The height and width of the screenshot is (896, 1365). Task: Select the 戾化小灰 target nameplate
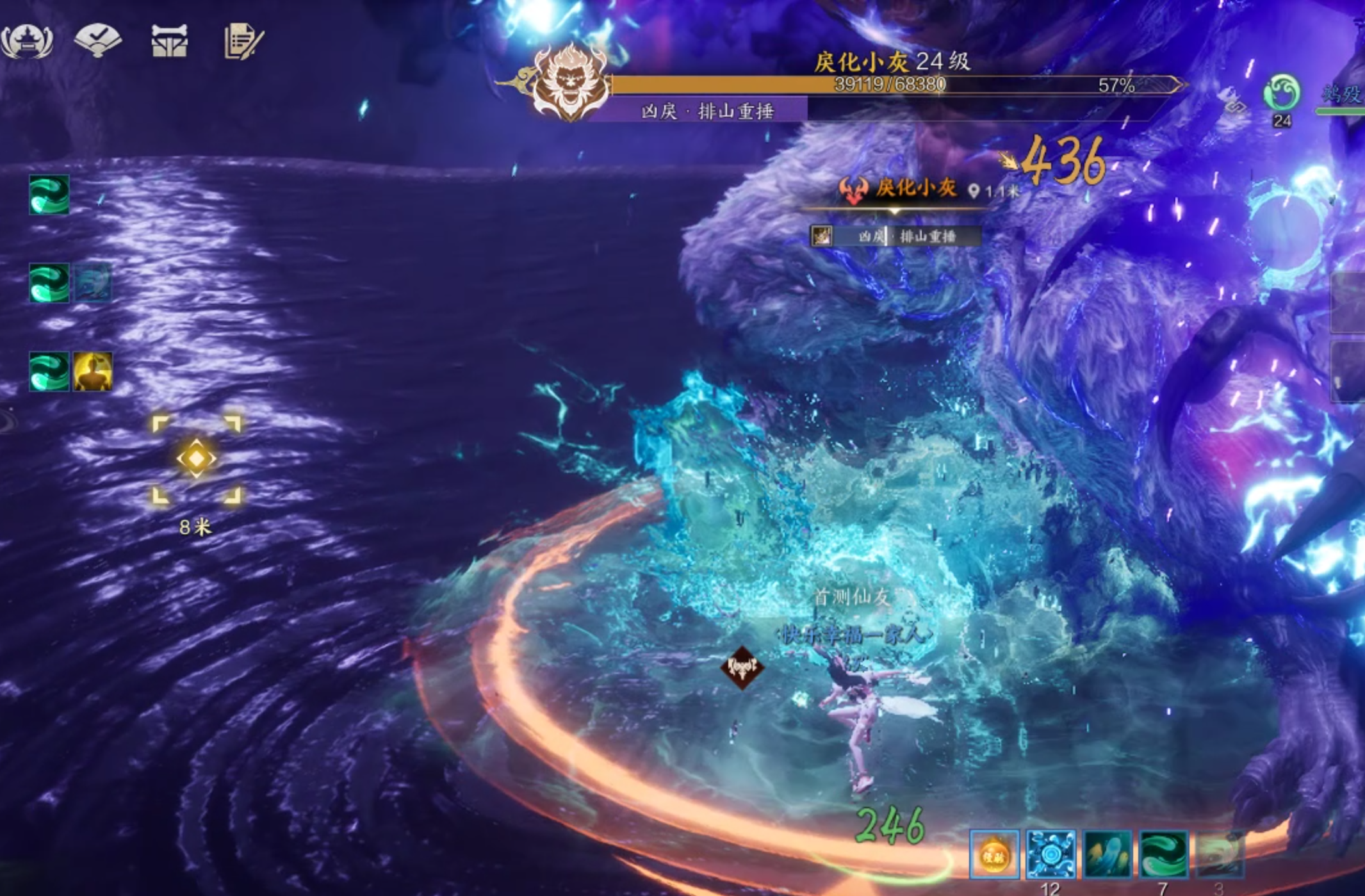915,188
